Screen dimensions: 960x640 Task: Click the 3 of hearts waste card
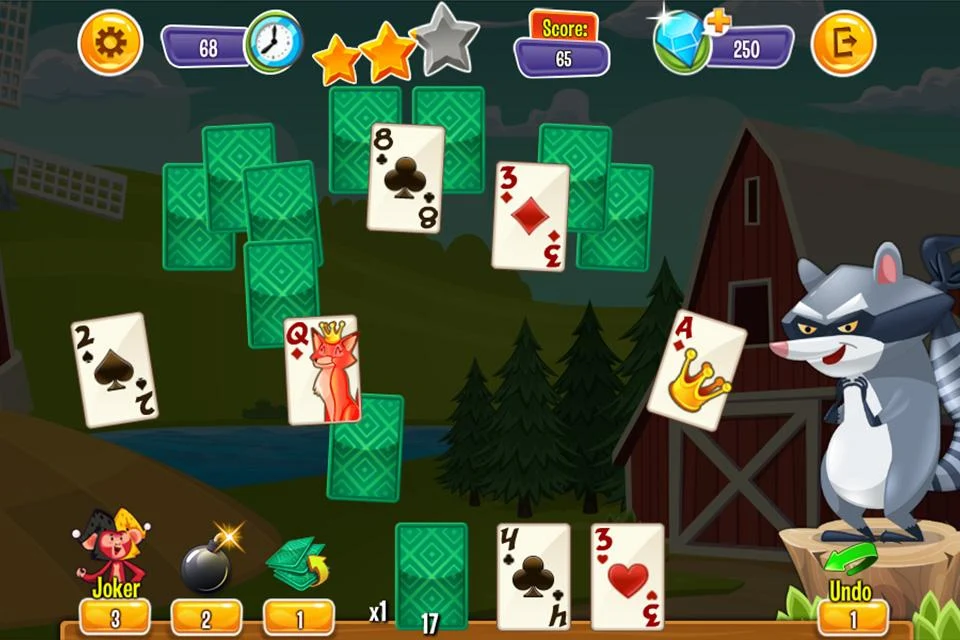[627, 575]
